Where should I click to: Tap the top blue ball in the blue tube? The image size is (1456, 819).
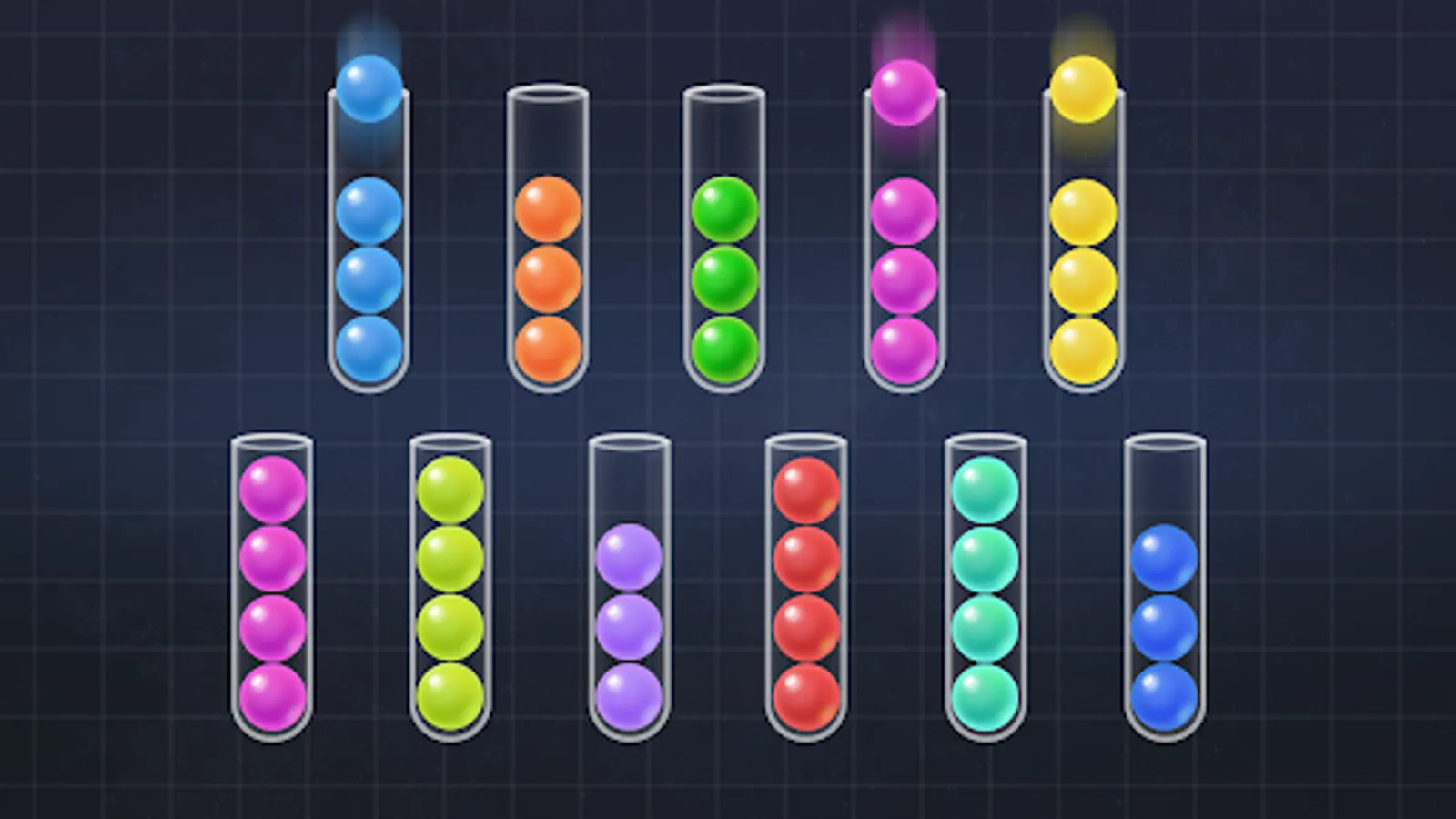(368, 209)
